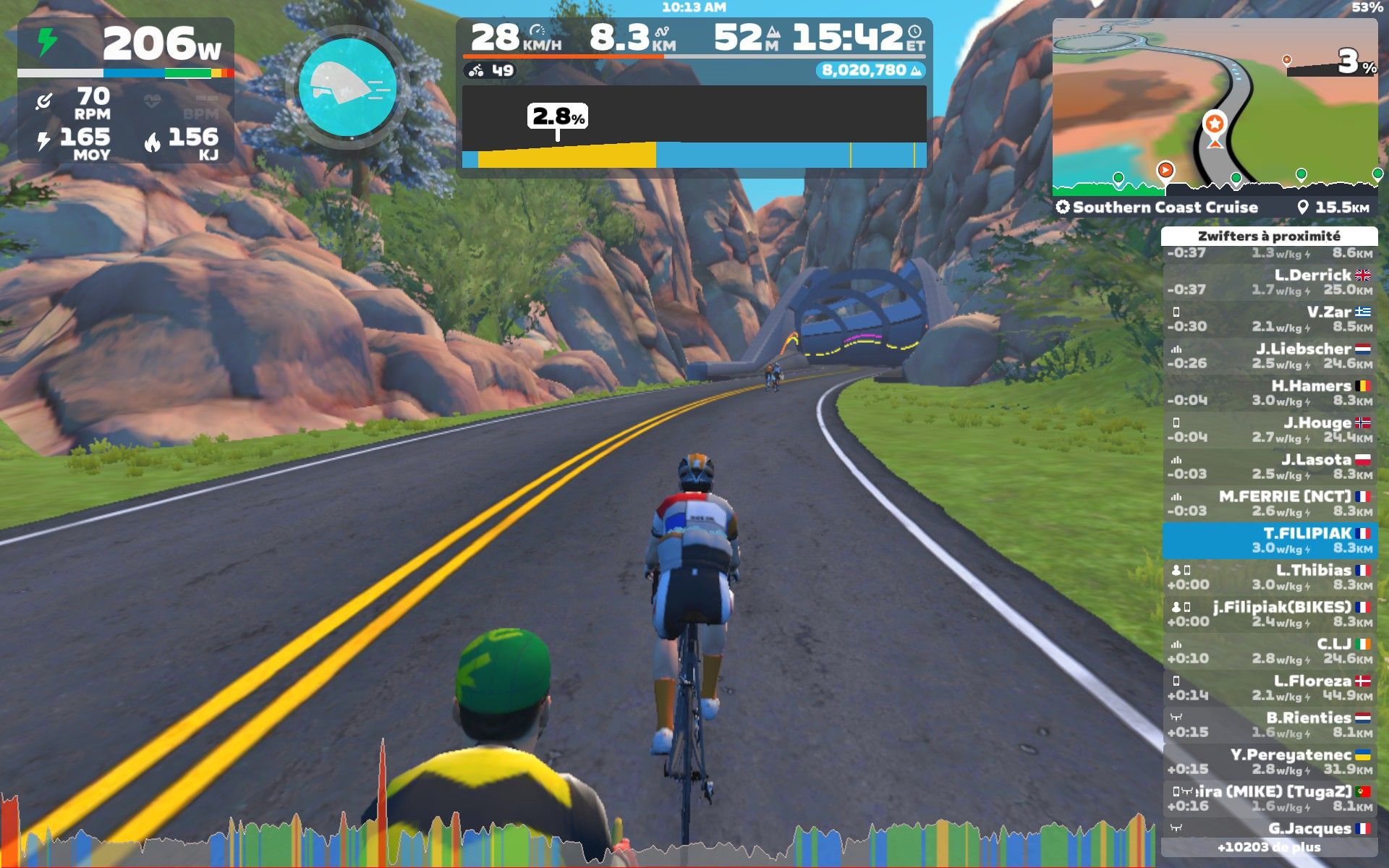
Task: Choose J.Lasota in the riders list
Action: 1270,467
